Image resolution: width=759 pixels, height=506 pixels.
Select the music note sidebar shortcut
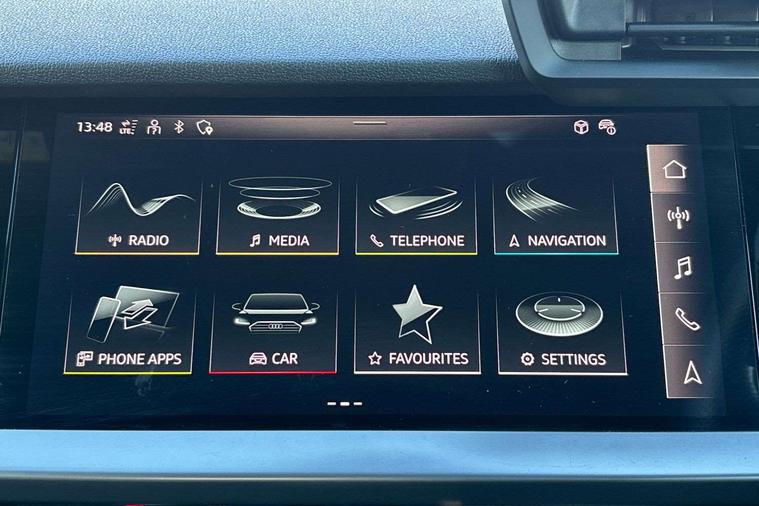click(682, 267)
